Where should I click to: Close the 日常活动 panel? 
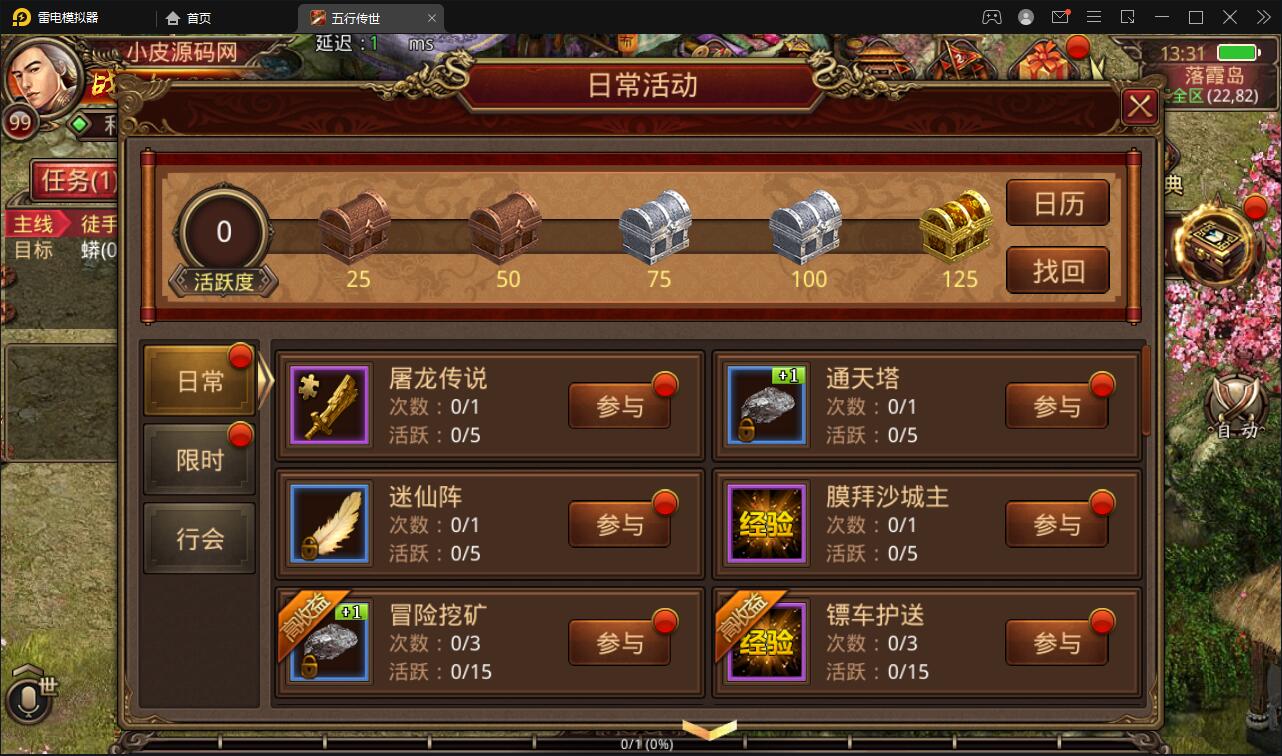pos(1139,106)
